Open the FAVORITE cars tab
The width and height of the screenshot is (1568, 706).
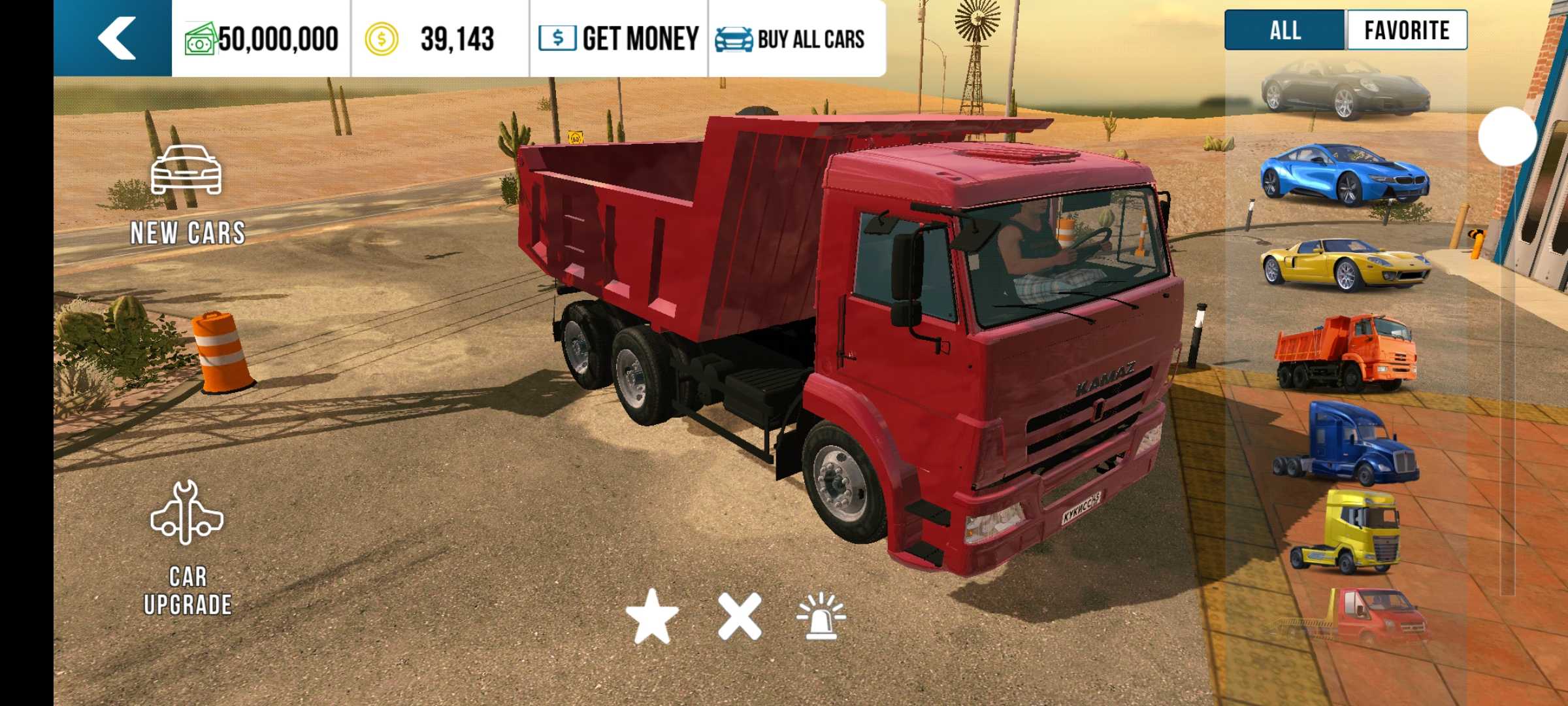tap(1405, 29)
